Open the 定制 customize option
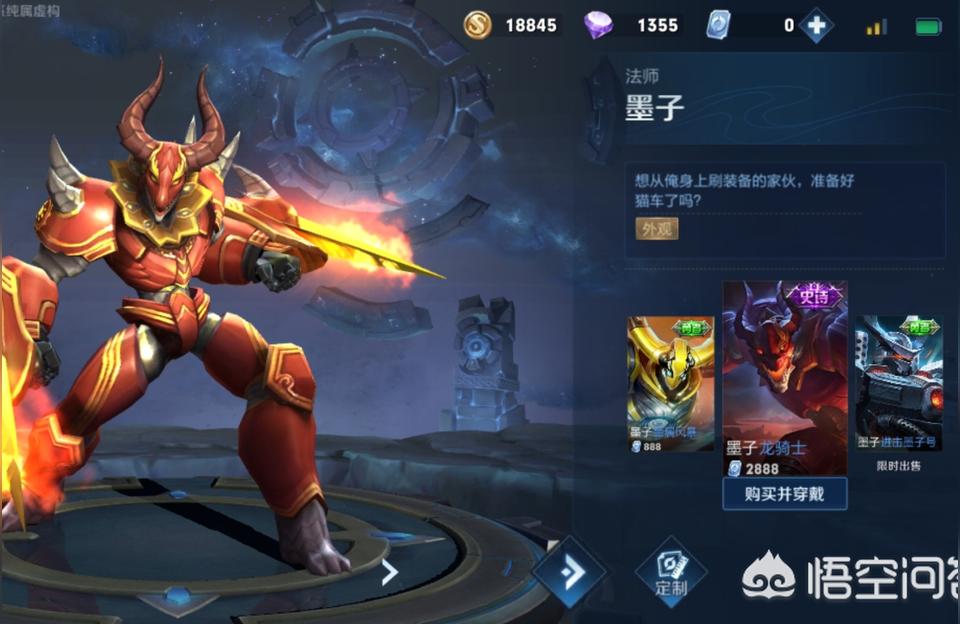Viewport: 960px width, 624px height. (x=671, y=573)
